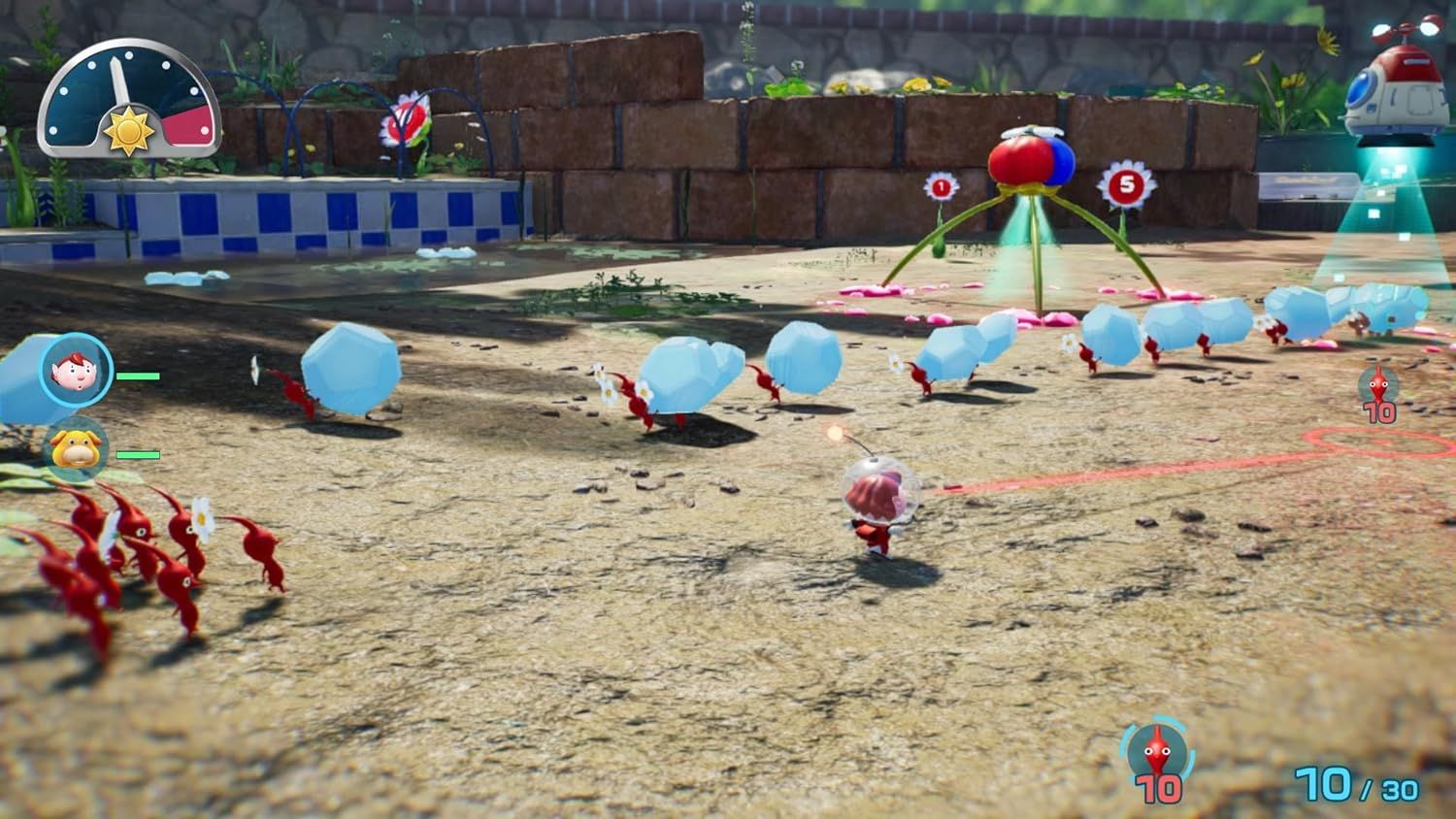Image resolution: width=1456 pixels, height=819 pixels.
Task: Toggle the player health bar indicator
Action: 139,376
